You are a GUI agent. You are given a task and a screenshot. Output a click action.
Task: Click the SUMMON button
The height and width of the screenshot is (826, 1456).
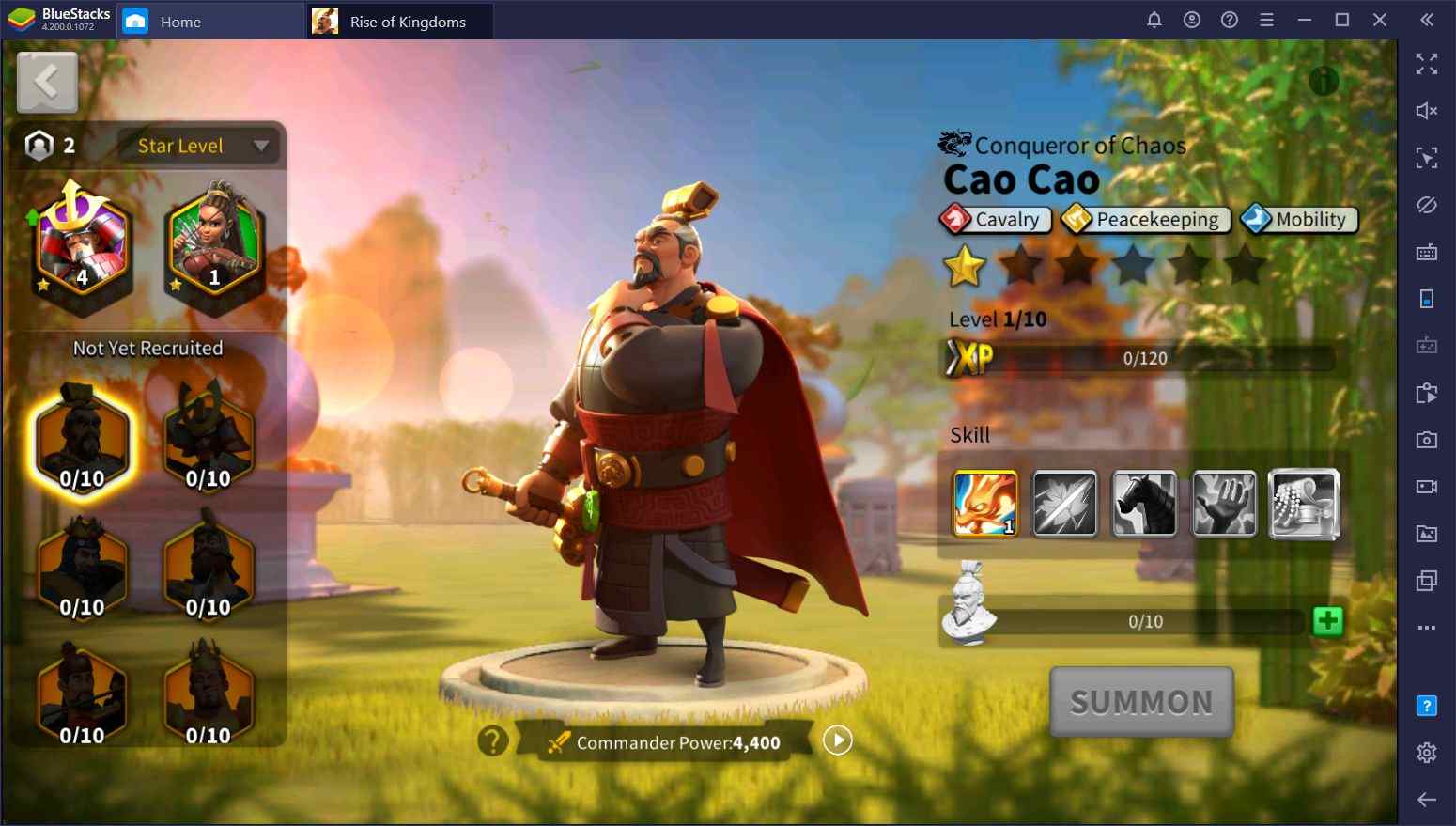(1141, 702)
